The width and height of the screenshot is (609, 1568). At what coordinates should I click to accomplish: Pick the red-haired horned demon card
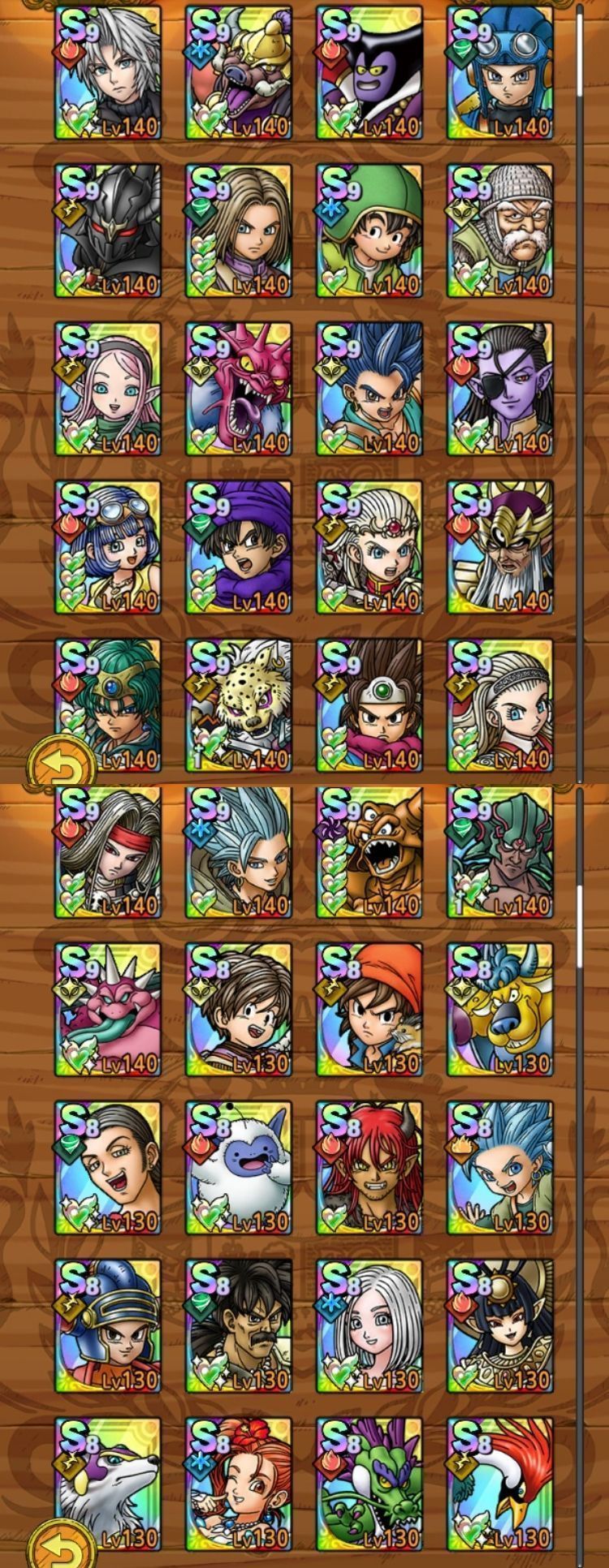click(369, 1169)
